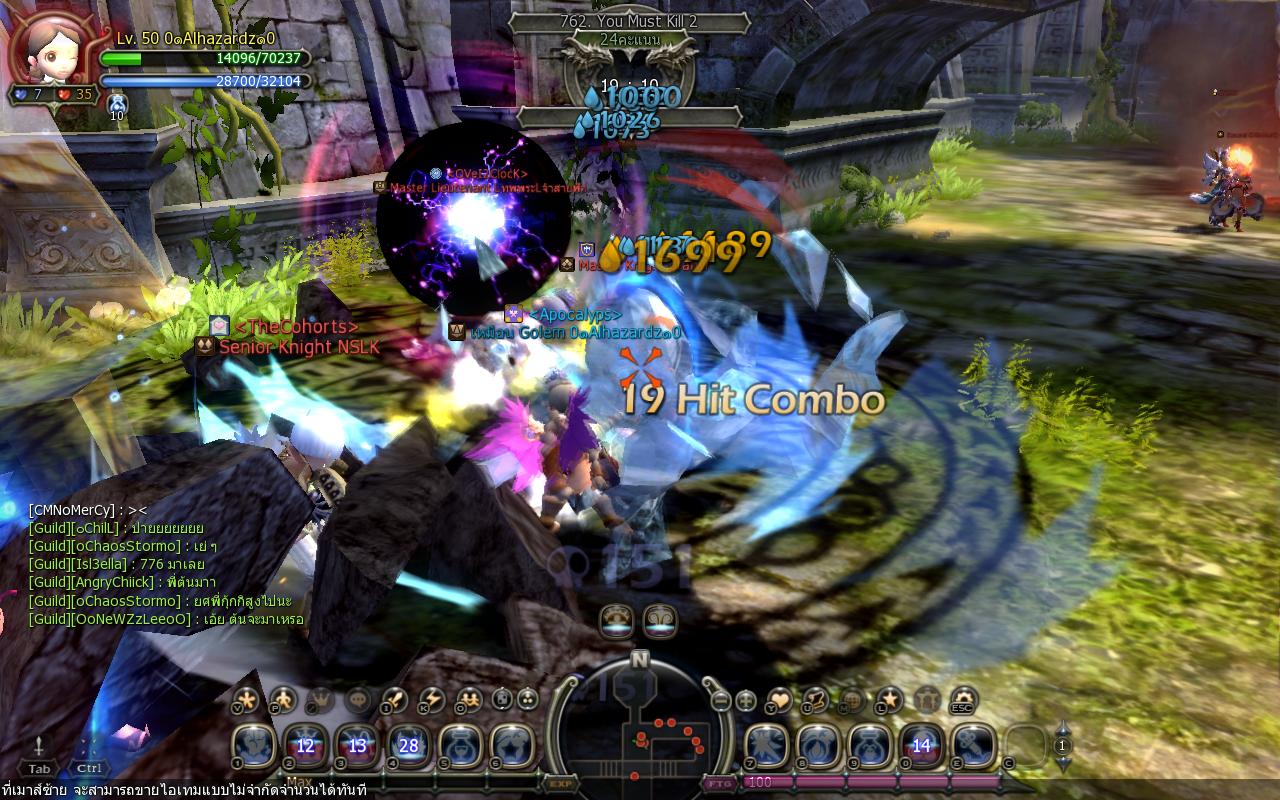Zoom in the minimap with plus button
Viewport: 1280px width, 800px height.
coord(745,700)
